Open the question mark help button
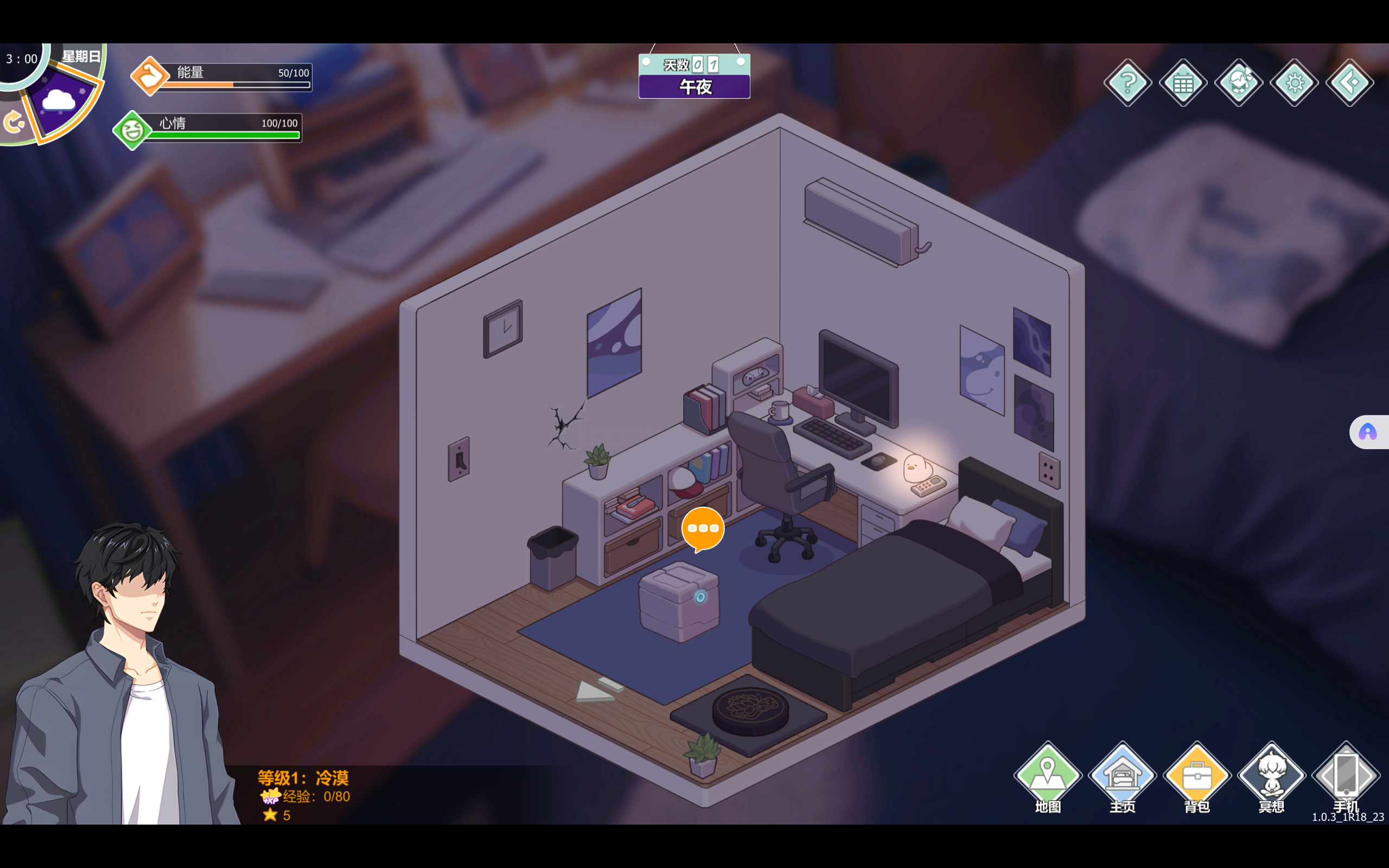The image size is (1389, 868). pos(1127,82)
